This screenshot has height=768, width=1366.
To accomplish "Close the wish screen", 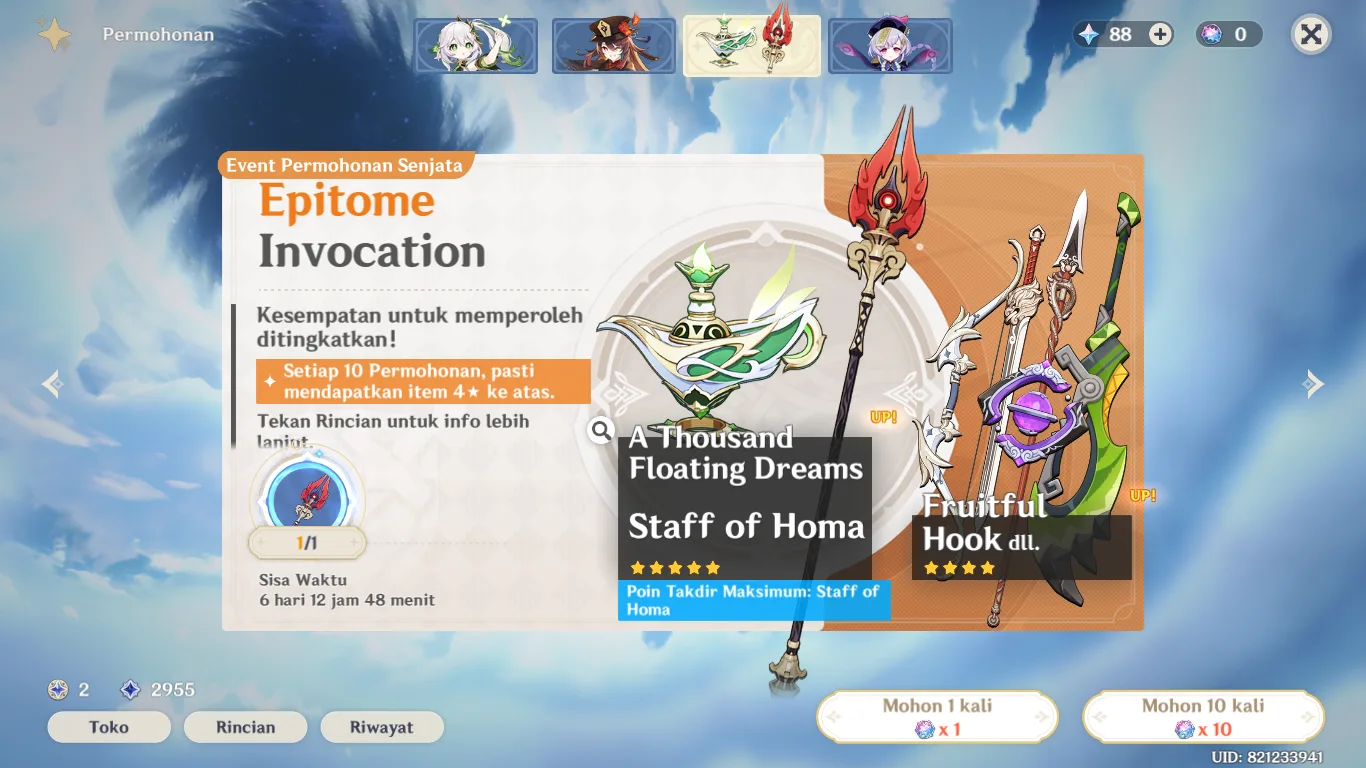I will coord(1311,35).
